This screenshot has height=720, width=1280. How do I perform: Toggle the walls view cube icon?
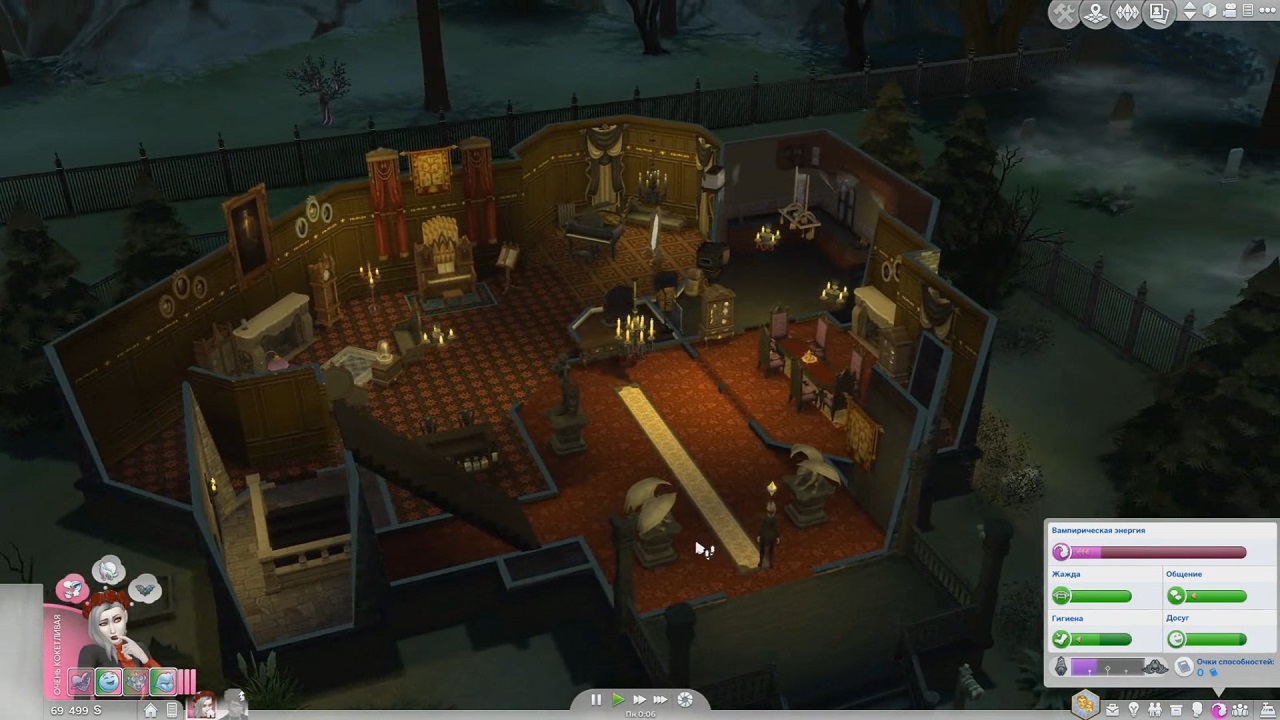[1209, 12]
